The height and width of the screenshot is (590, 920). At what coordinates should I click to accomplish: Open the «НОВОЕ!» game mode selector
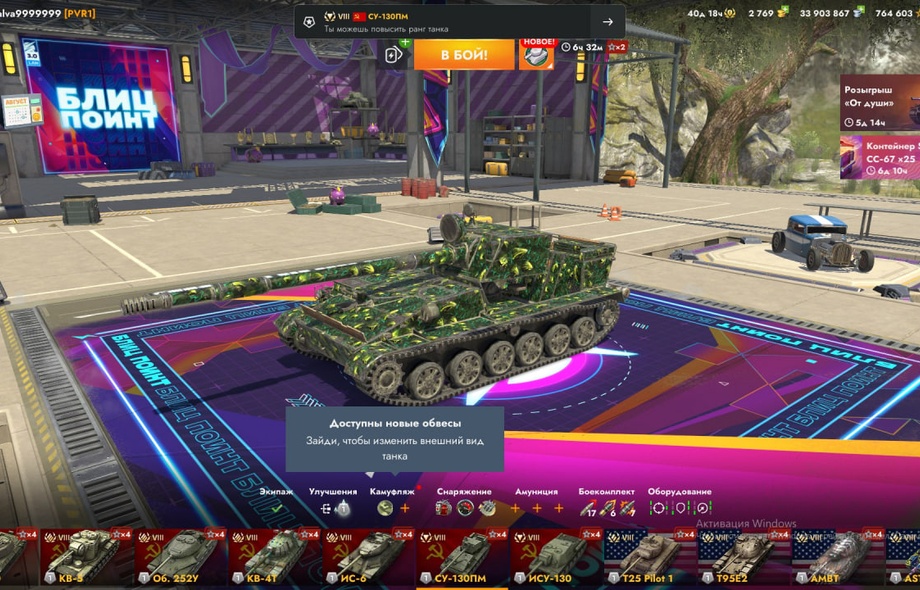pyautogui.click(x=537, y=54)
